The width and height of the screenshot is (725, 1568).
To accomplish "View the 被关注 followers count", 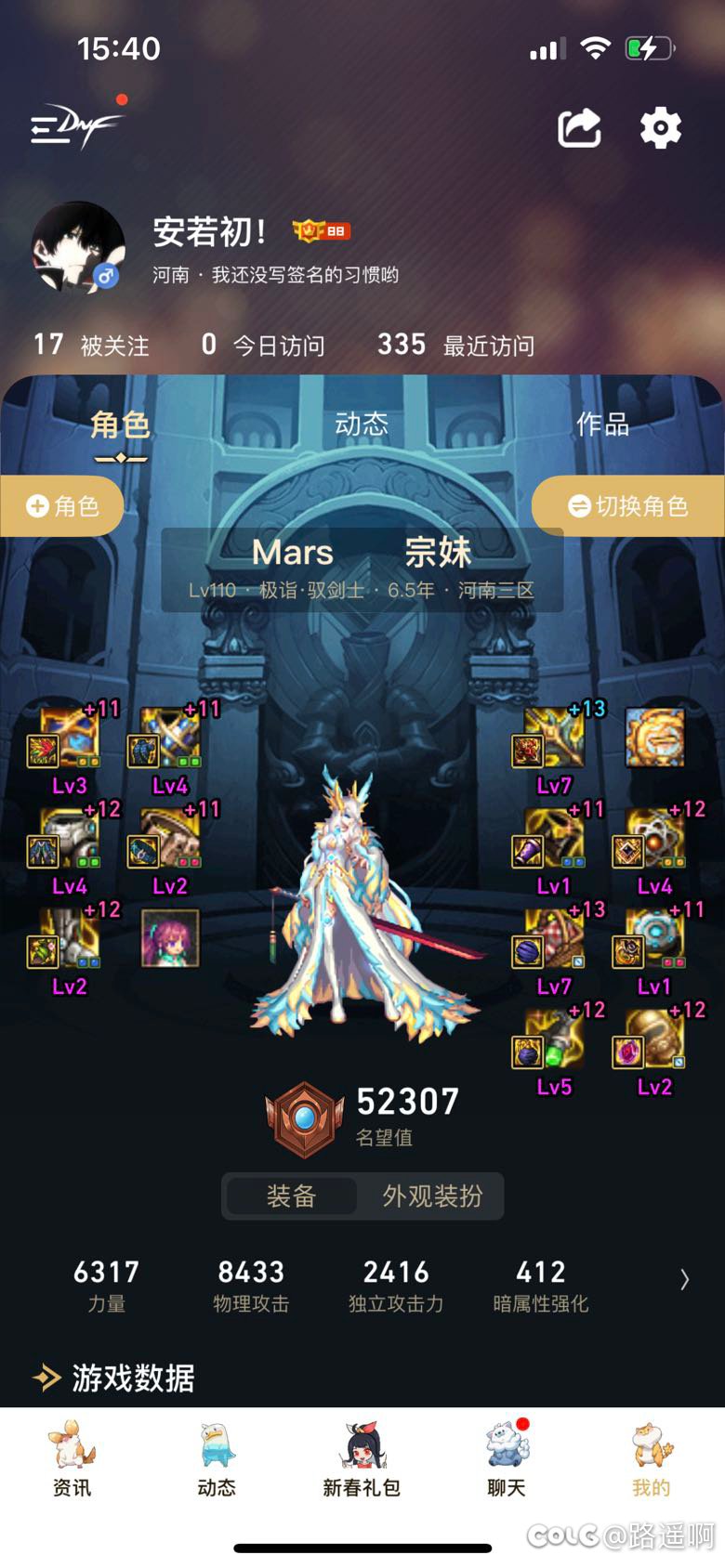I will click(x=91, y=346).
